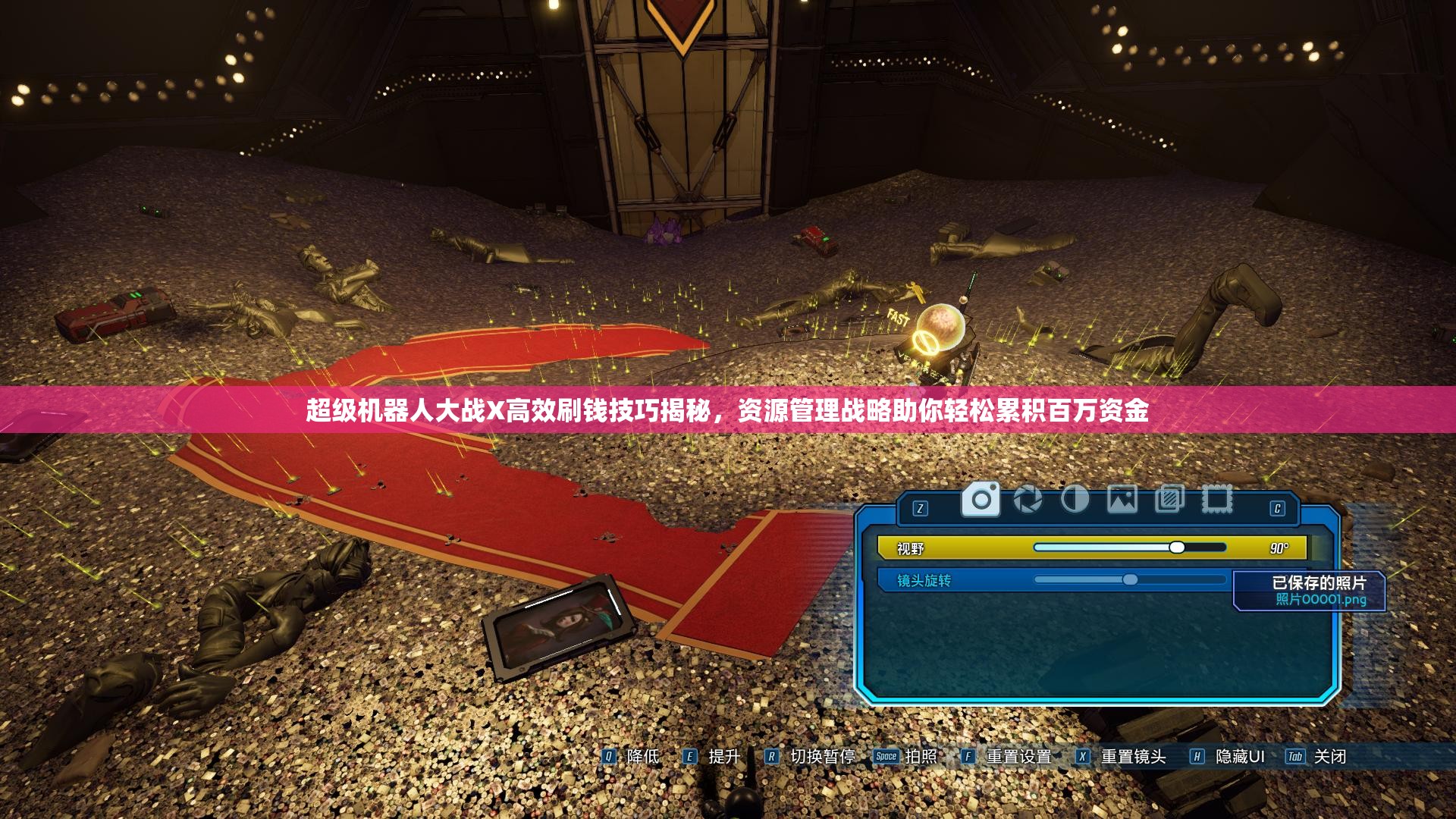The image size is (1456, 819).
Task: Switch to the aperture shutter tab
Action: click(1028, 500)
